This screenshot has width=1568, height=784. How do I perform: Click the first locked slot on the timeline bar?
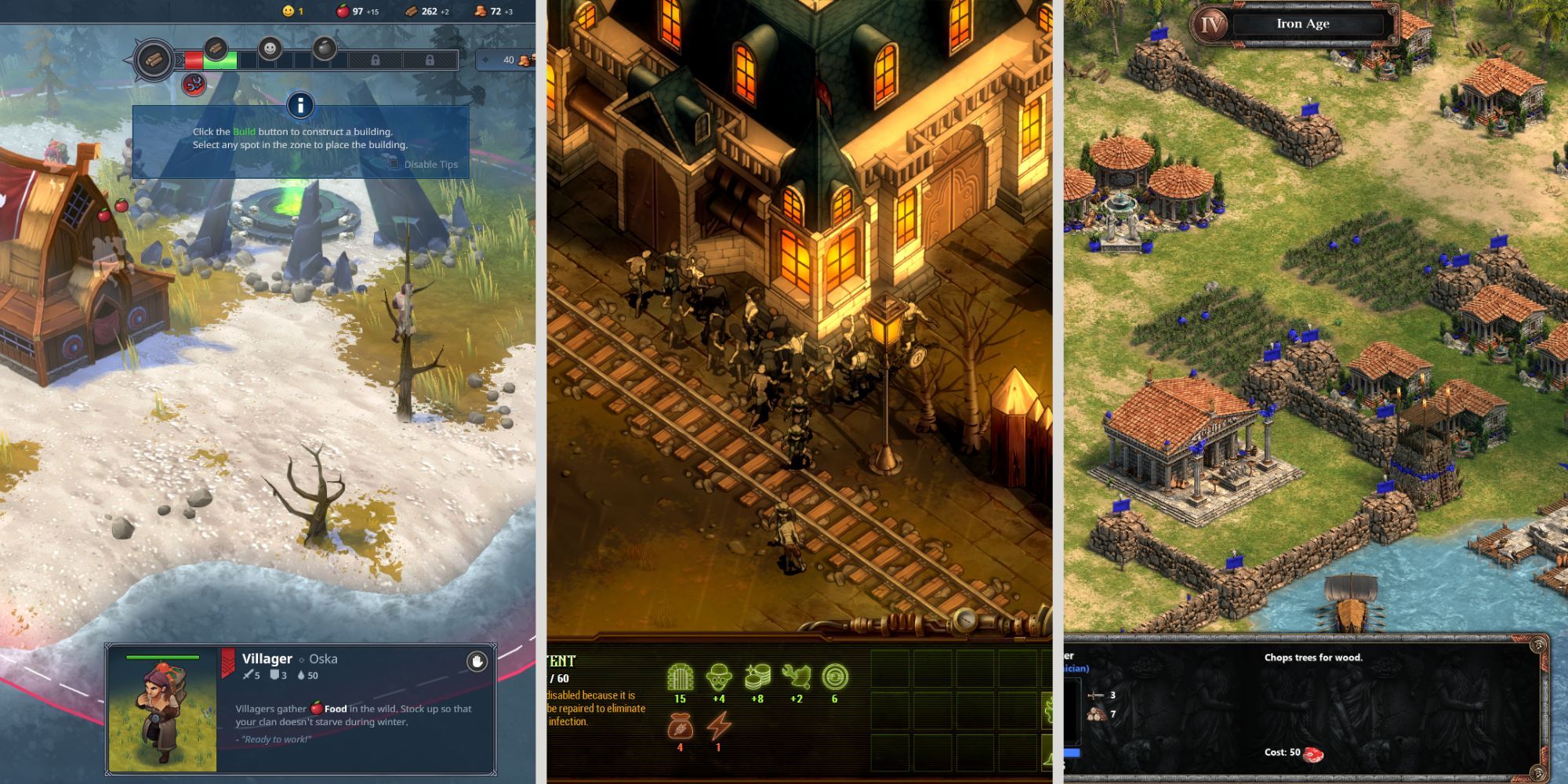pos(376,60)
